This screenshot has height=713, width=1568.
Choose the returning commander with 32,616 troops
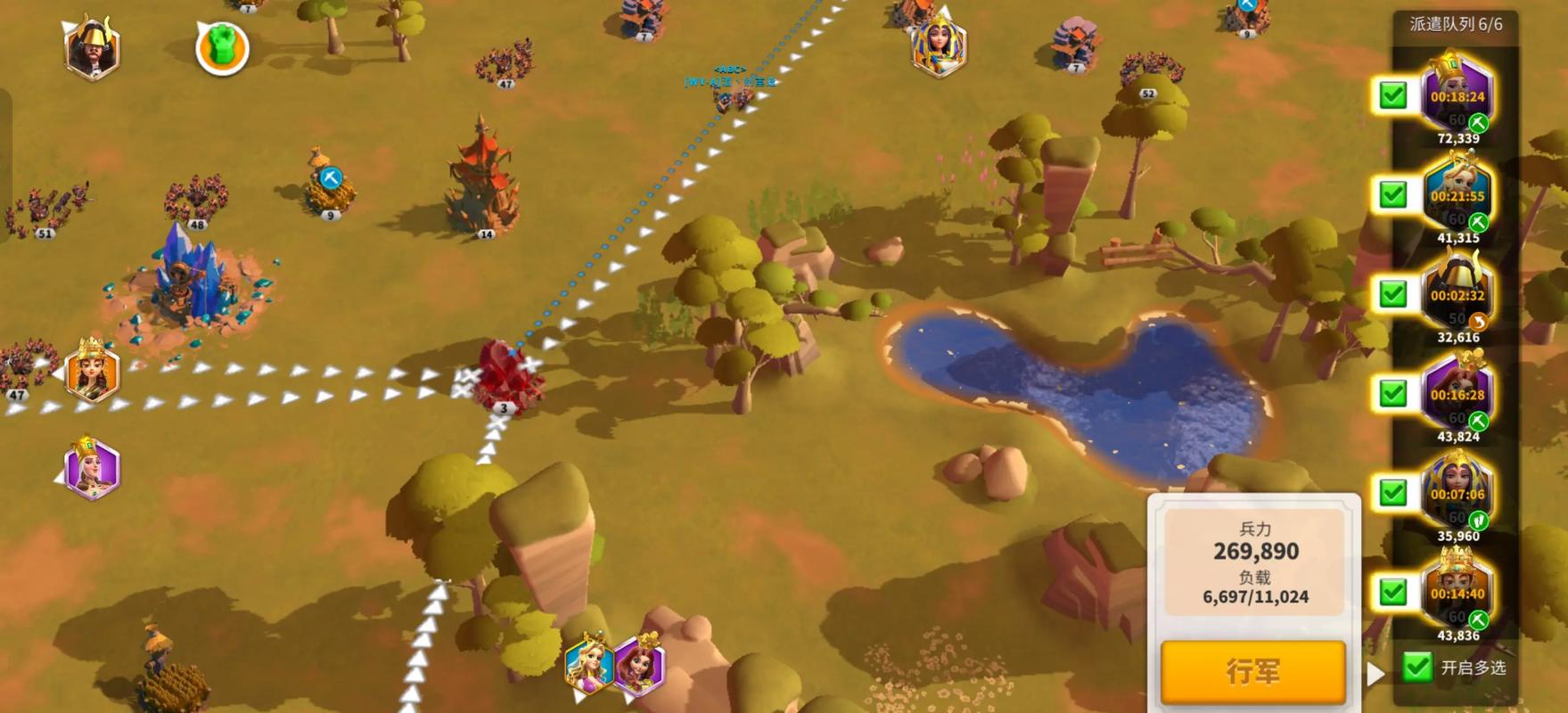coord(1457,294)
